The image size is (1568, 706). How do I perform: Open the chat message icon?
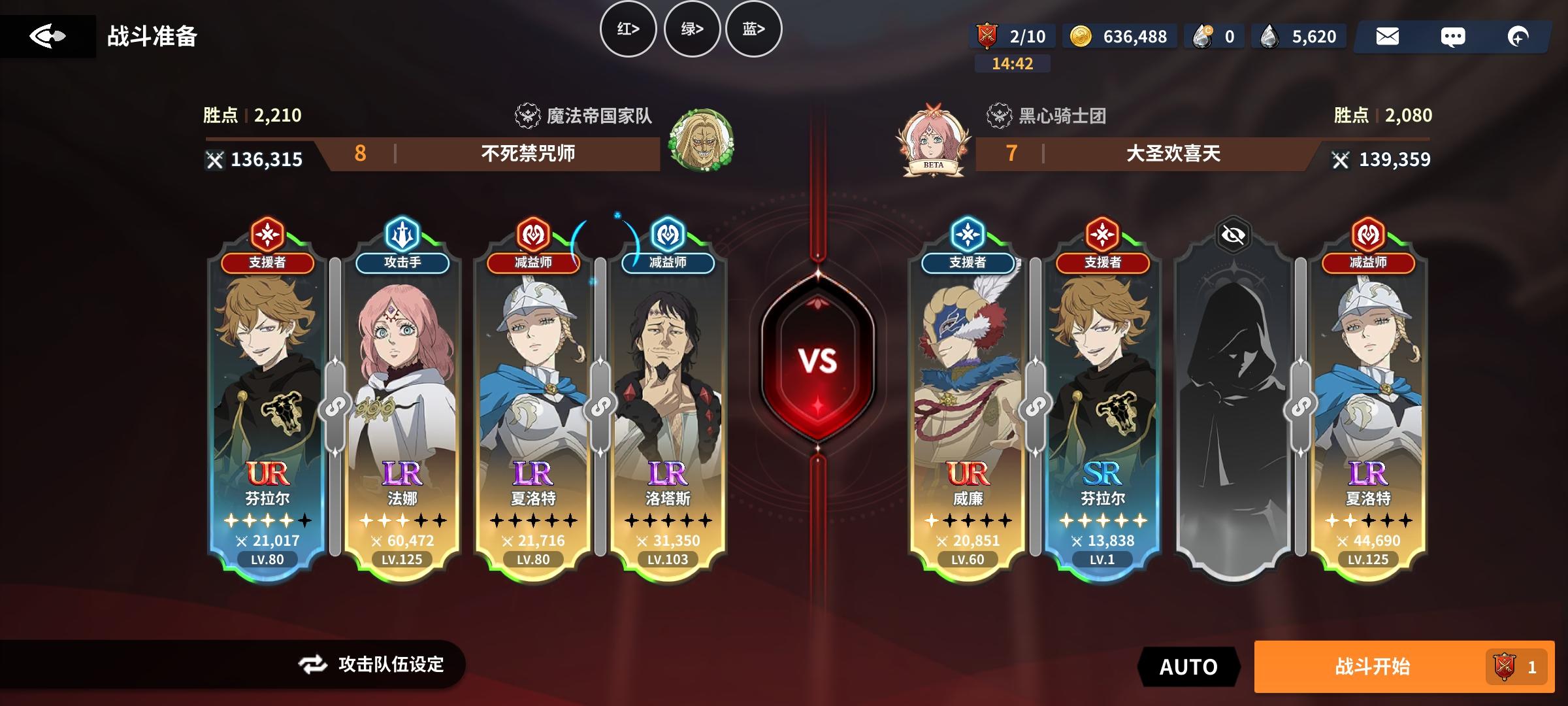click(1454, 37)
